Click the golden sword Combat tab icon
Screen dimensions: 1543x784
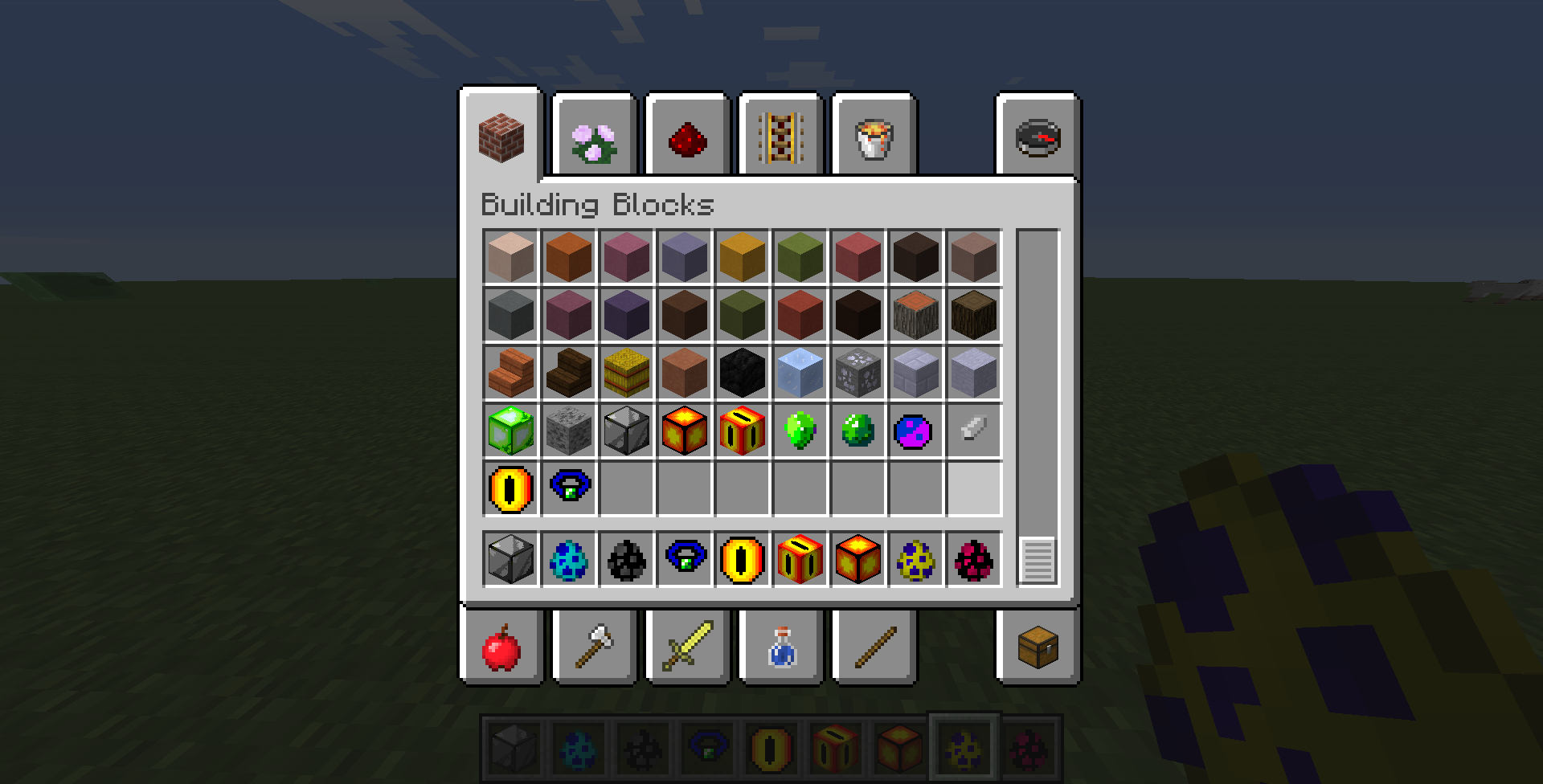(687, 647)
